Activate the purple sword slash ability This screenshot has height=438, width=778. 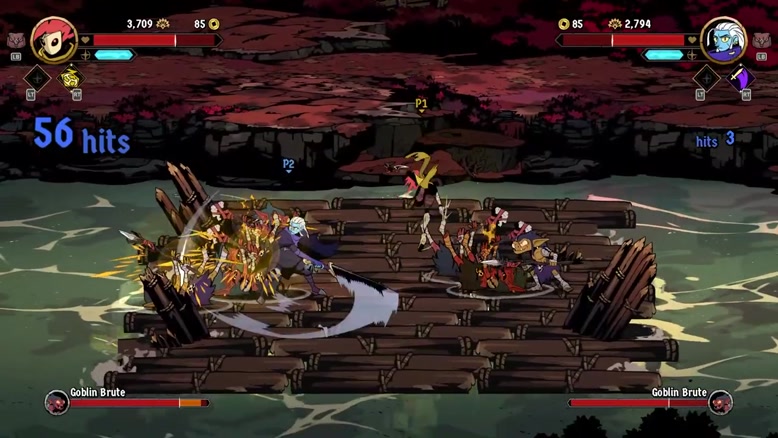(x=741, y=77)
